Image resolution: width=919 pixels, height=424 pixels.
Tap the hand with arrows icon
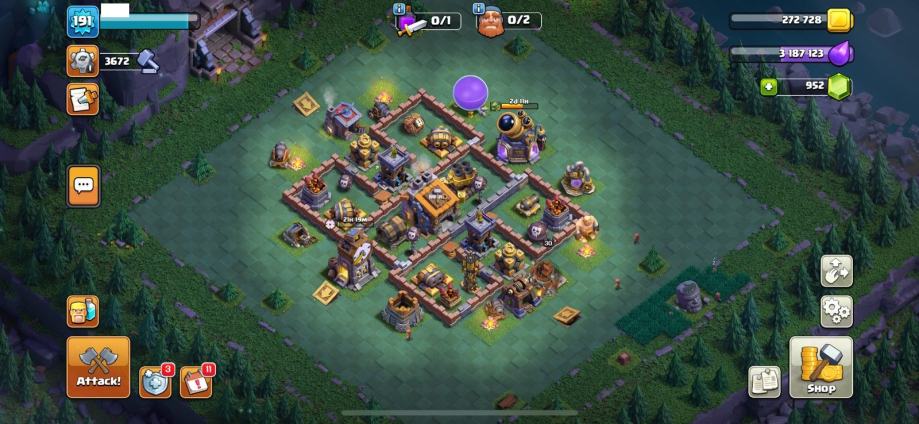[x=836, y=270]
